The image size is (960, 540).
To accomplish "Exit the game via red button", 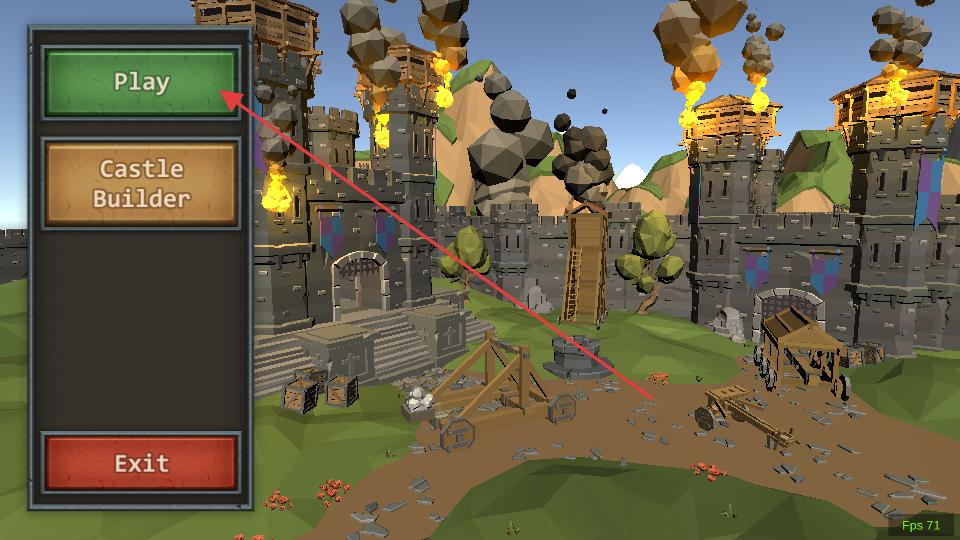I will click(x=141, y=463).
